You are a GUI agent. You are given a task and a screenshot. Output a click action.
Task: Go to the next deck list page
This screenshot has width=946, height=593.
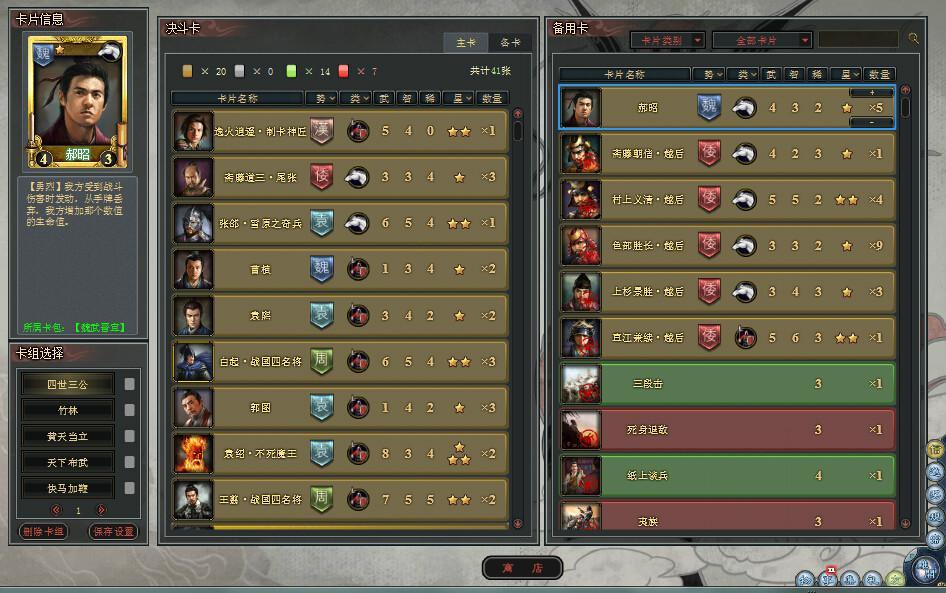[x=101, y=510]
